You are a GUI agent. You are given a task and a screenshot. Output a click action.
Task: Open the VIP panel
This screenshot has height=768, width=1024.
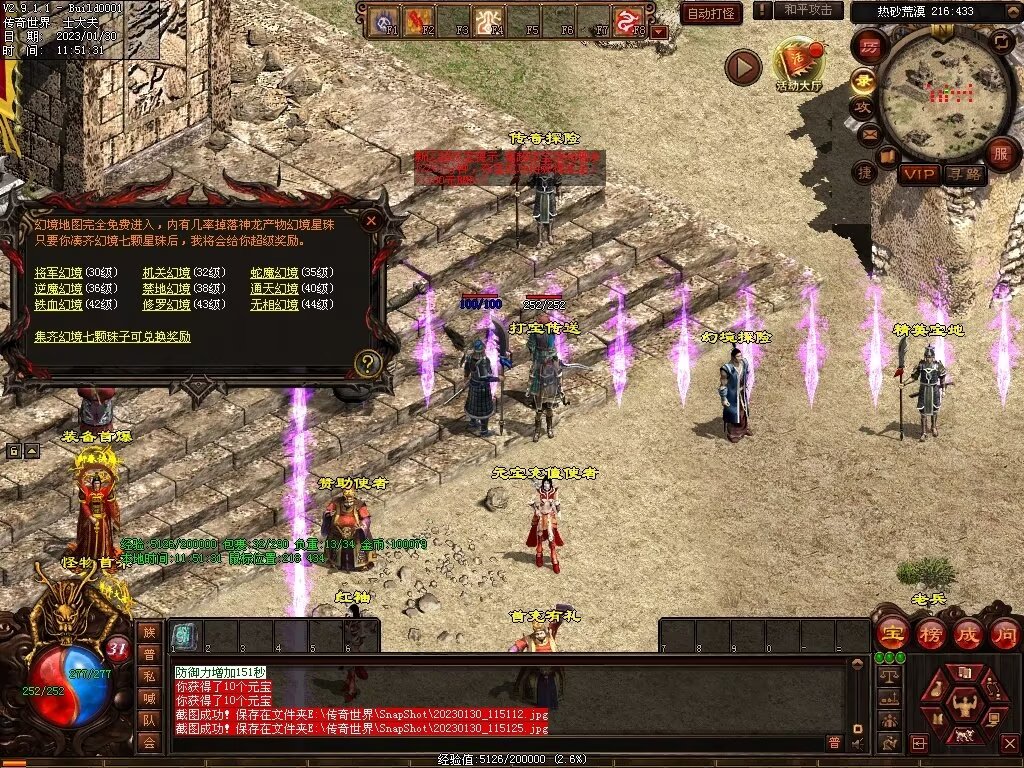click(x=919, y=175)
